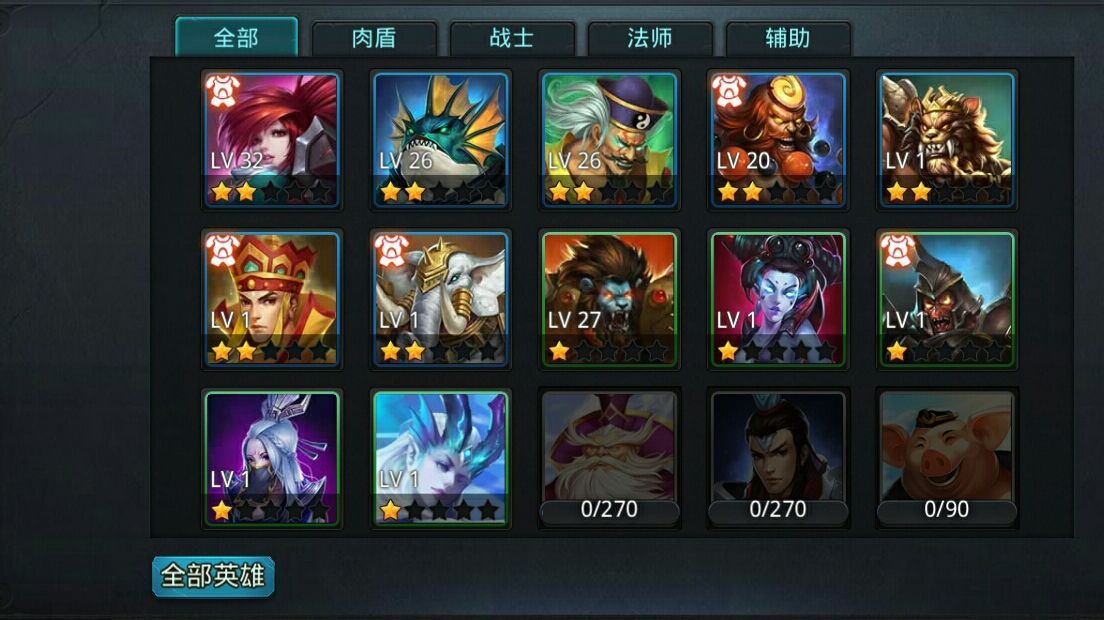
Task: Select the white elephant hero
Action: [x=441, y=299]
